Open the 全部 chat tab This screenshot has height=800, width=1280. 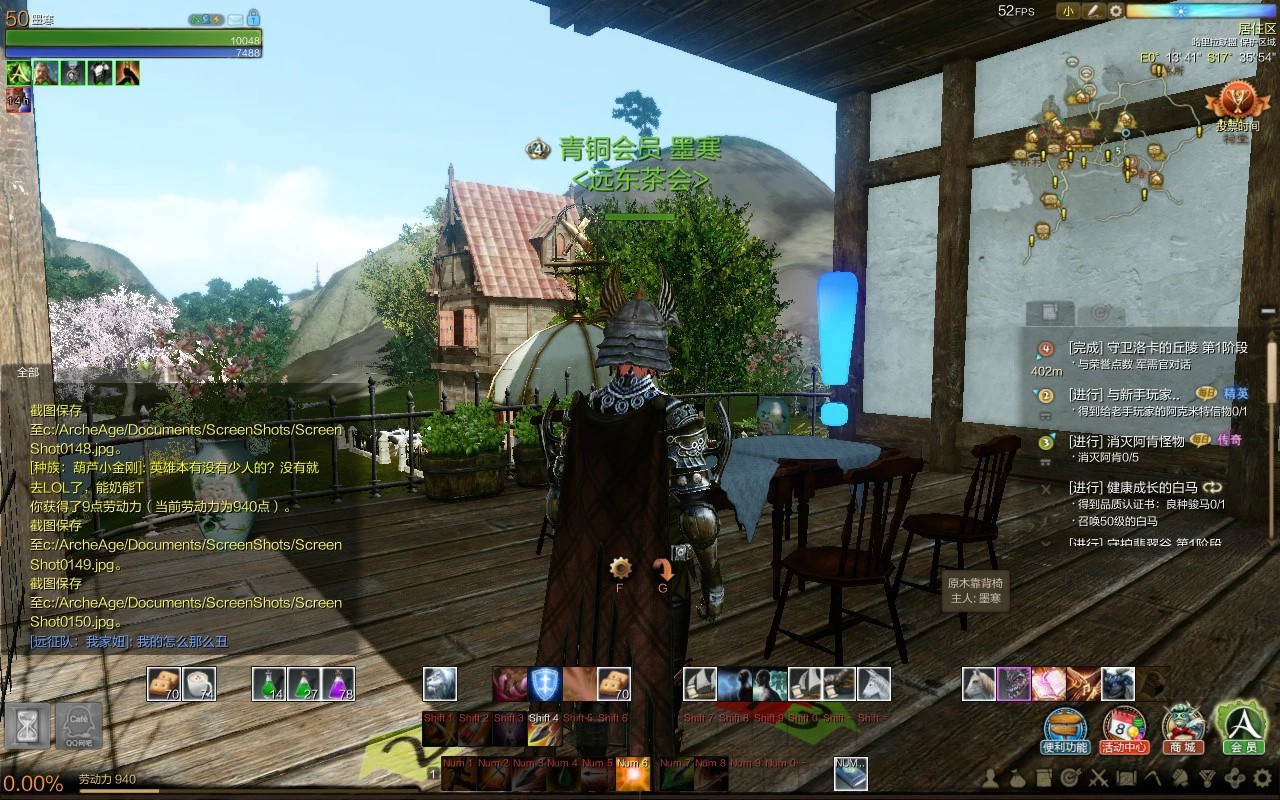click(28, 372)
